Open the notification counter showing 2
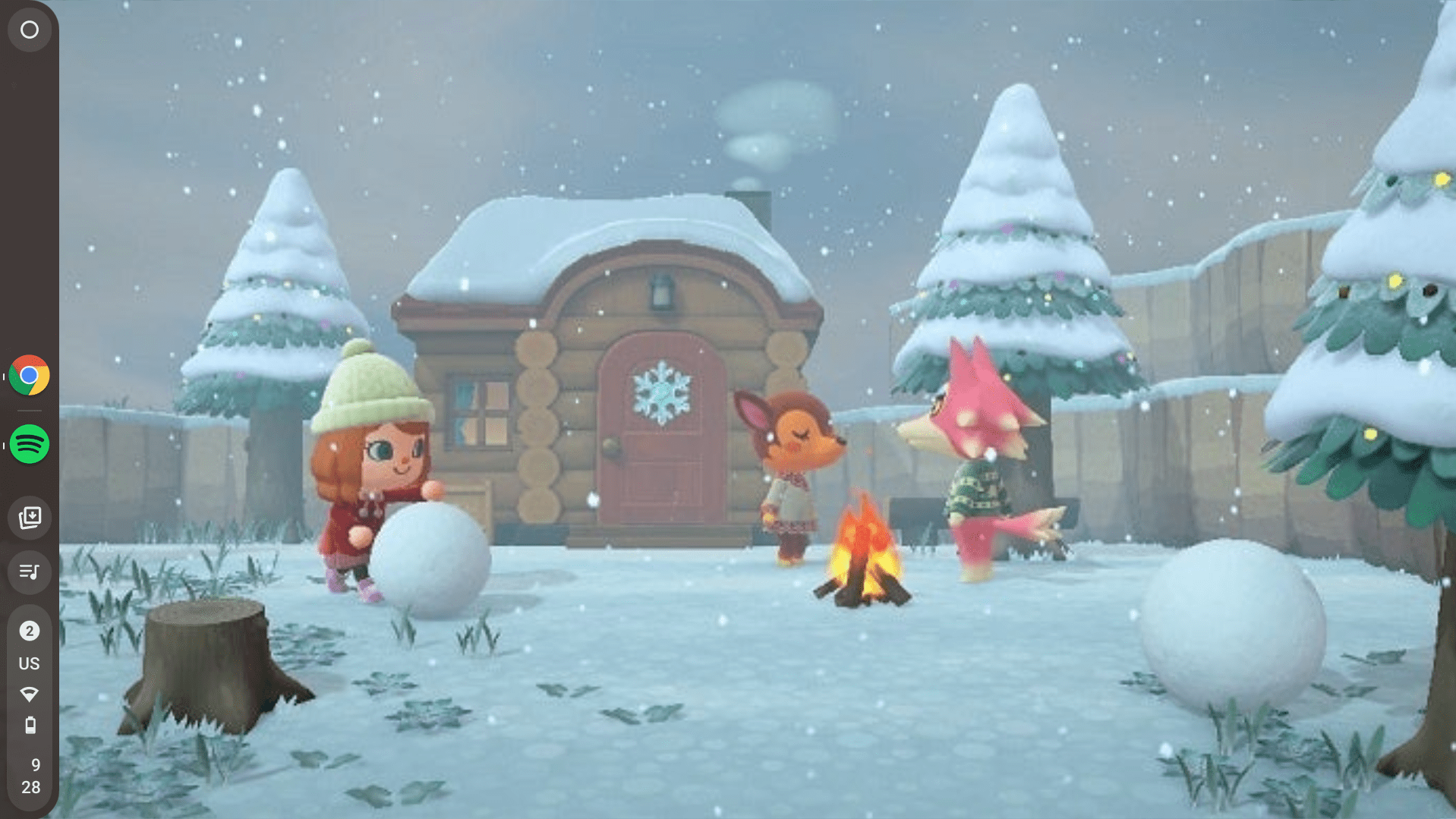1456x819 pixels. click(29, 630)
